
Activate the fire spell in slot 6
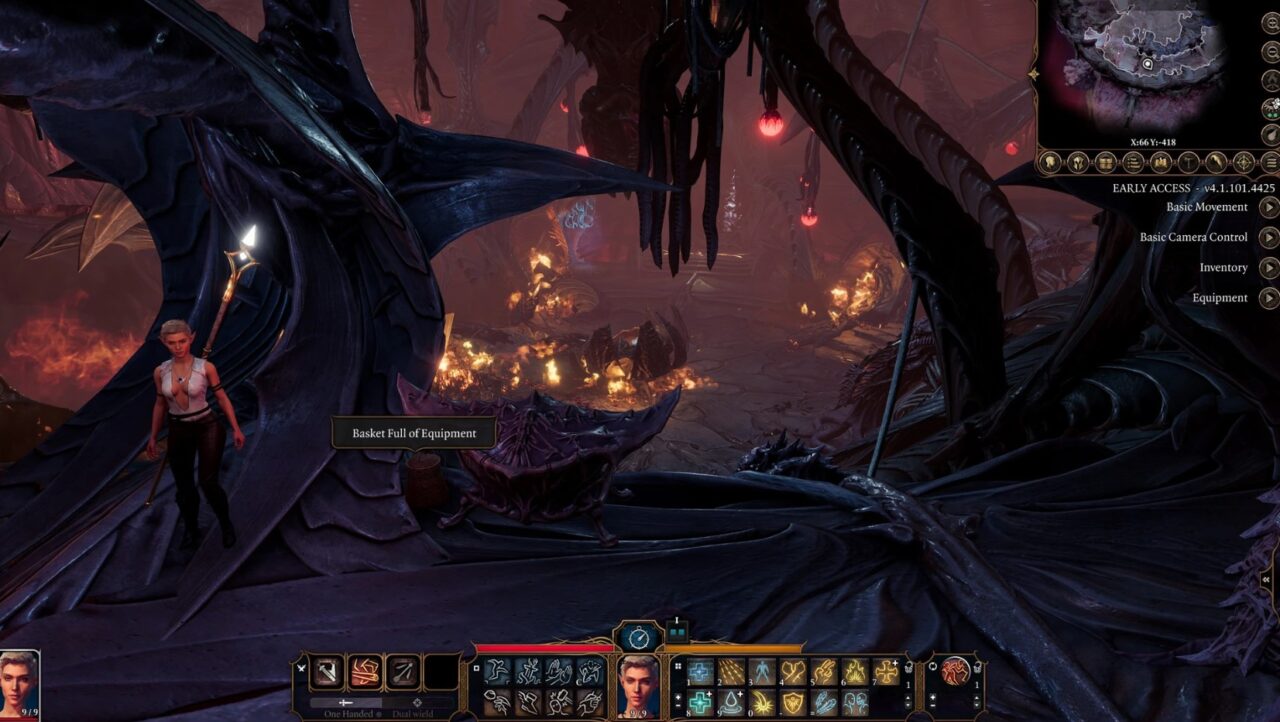[x=855, y=672]
